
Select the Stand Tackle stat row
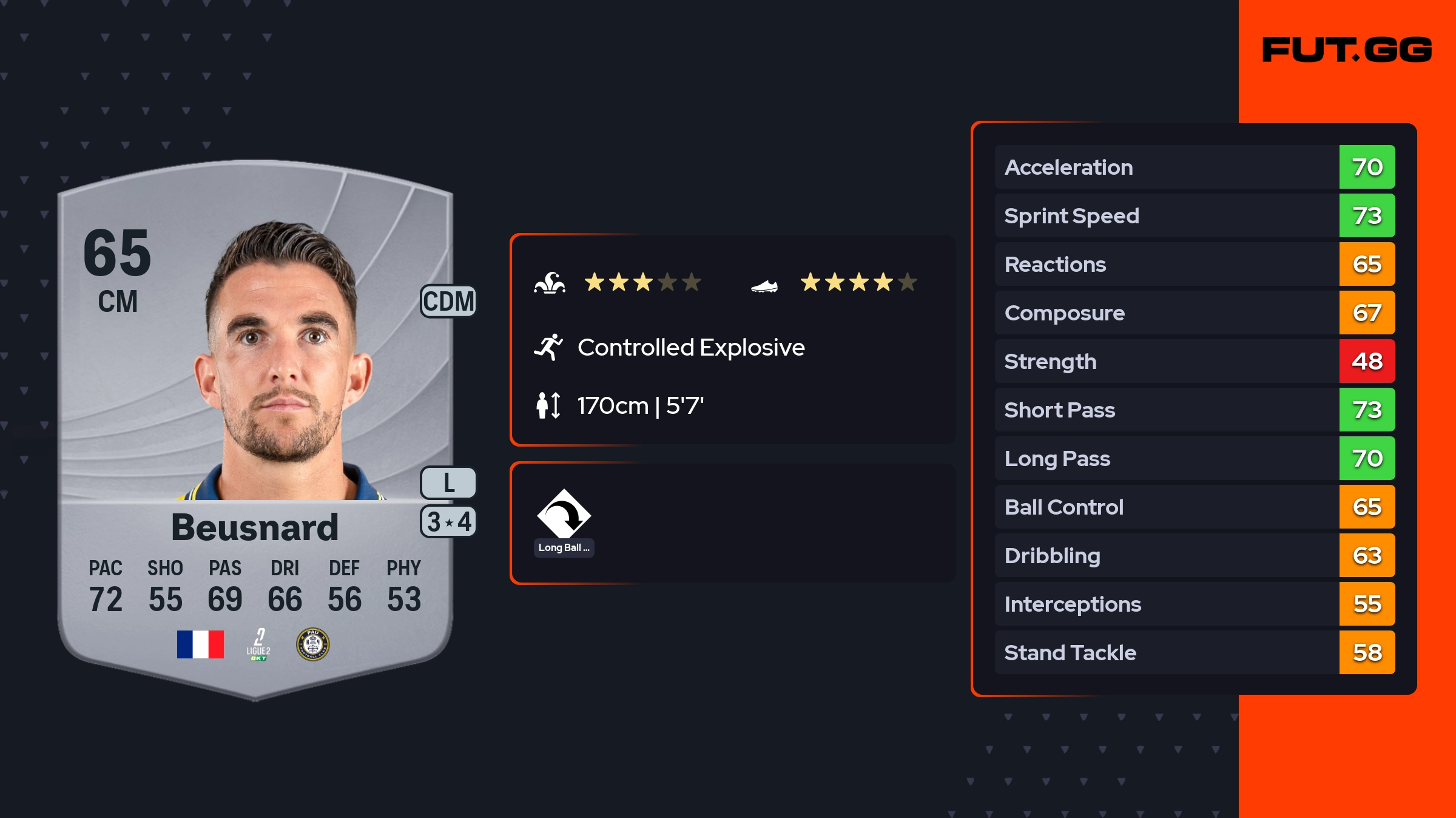[1194, 652]
